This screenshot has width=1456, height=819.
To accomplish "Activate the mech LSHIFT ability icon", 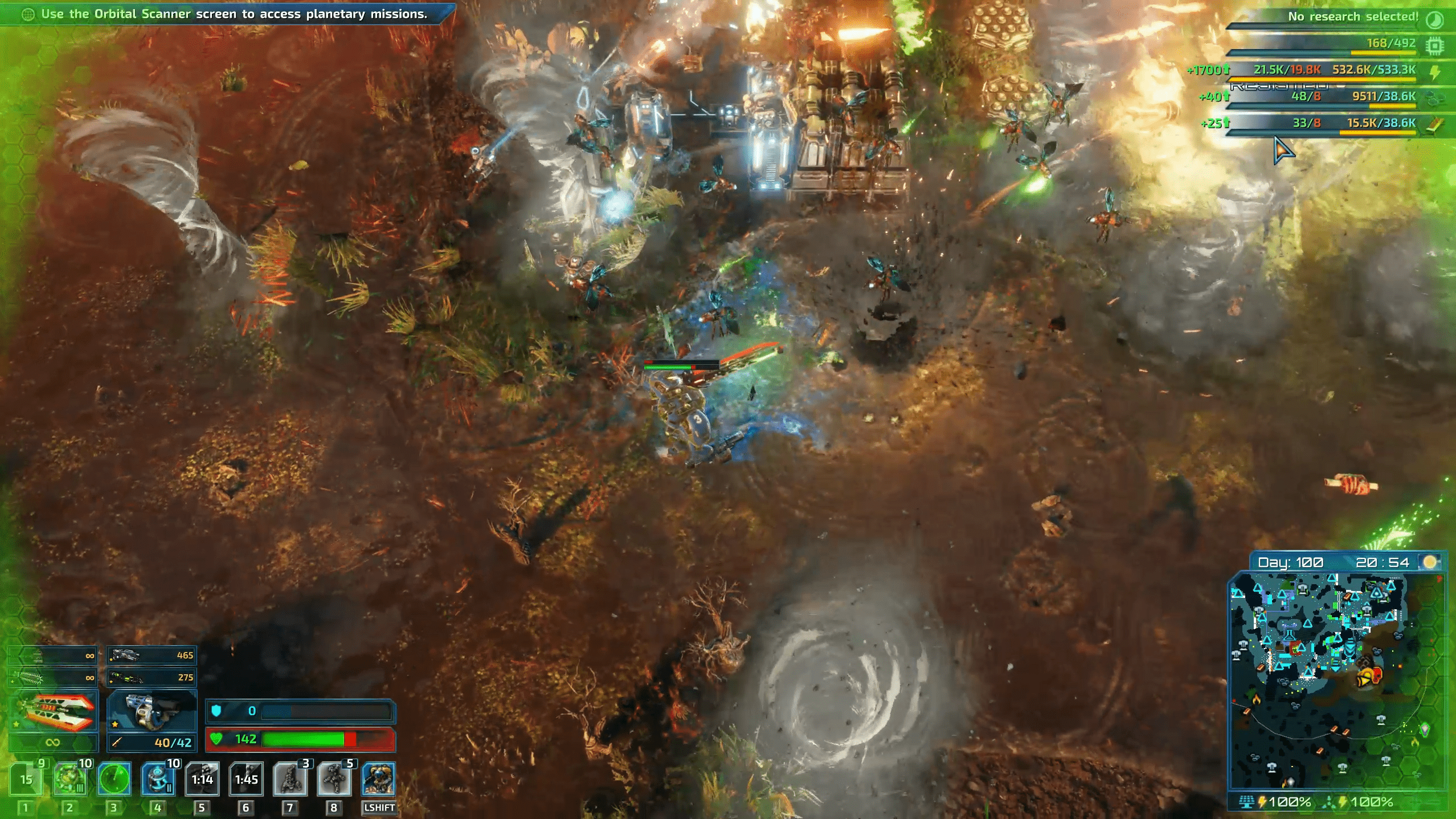I will (x=378, y=779).
